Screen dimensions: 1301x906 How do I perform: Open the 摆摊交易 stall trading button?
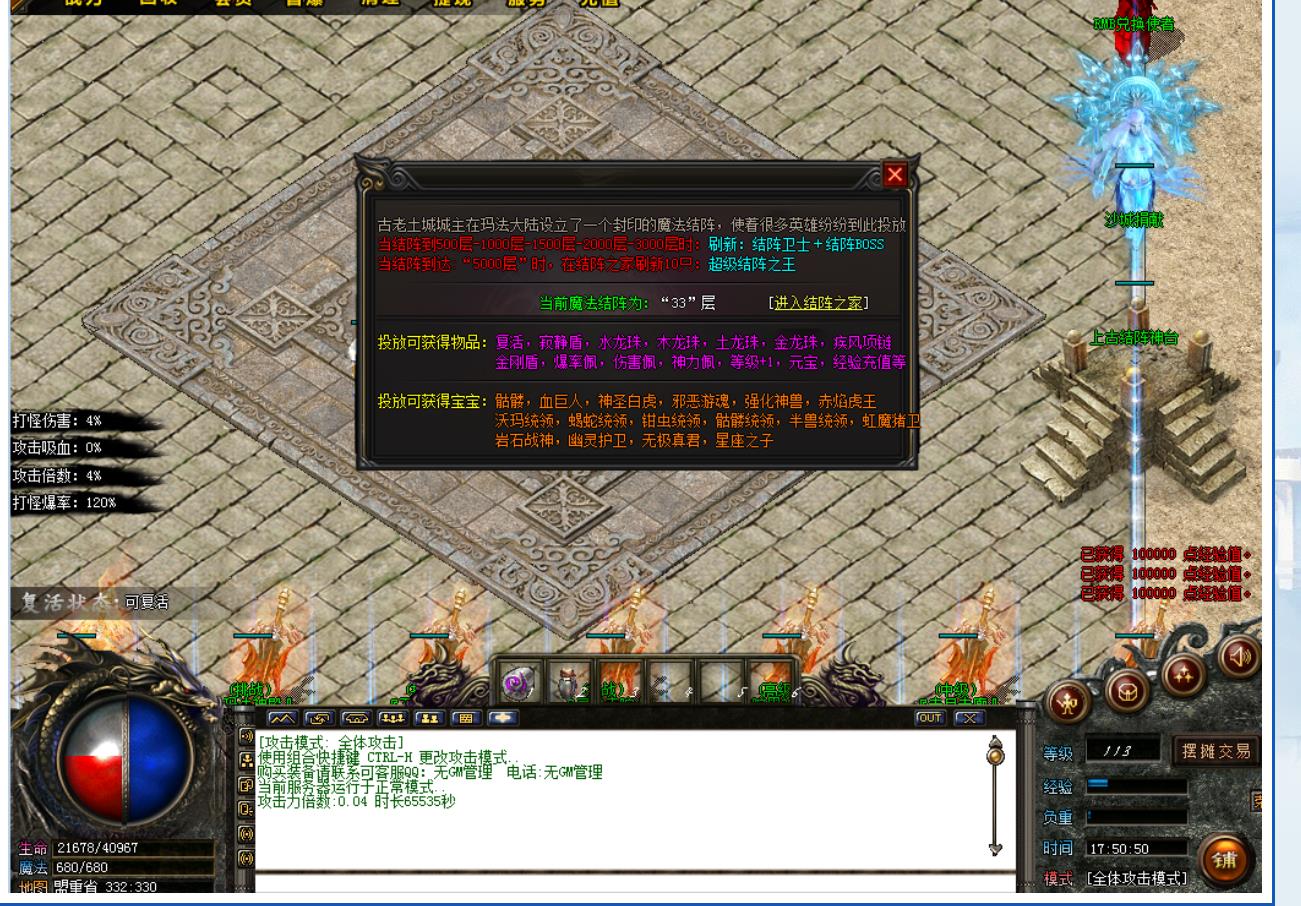(x=1214, y=750)
